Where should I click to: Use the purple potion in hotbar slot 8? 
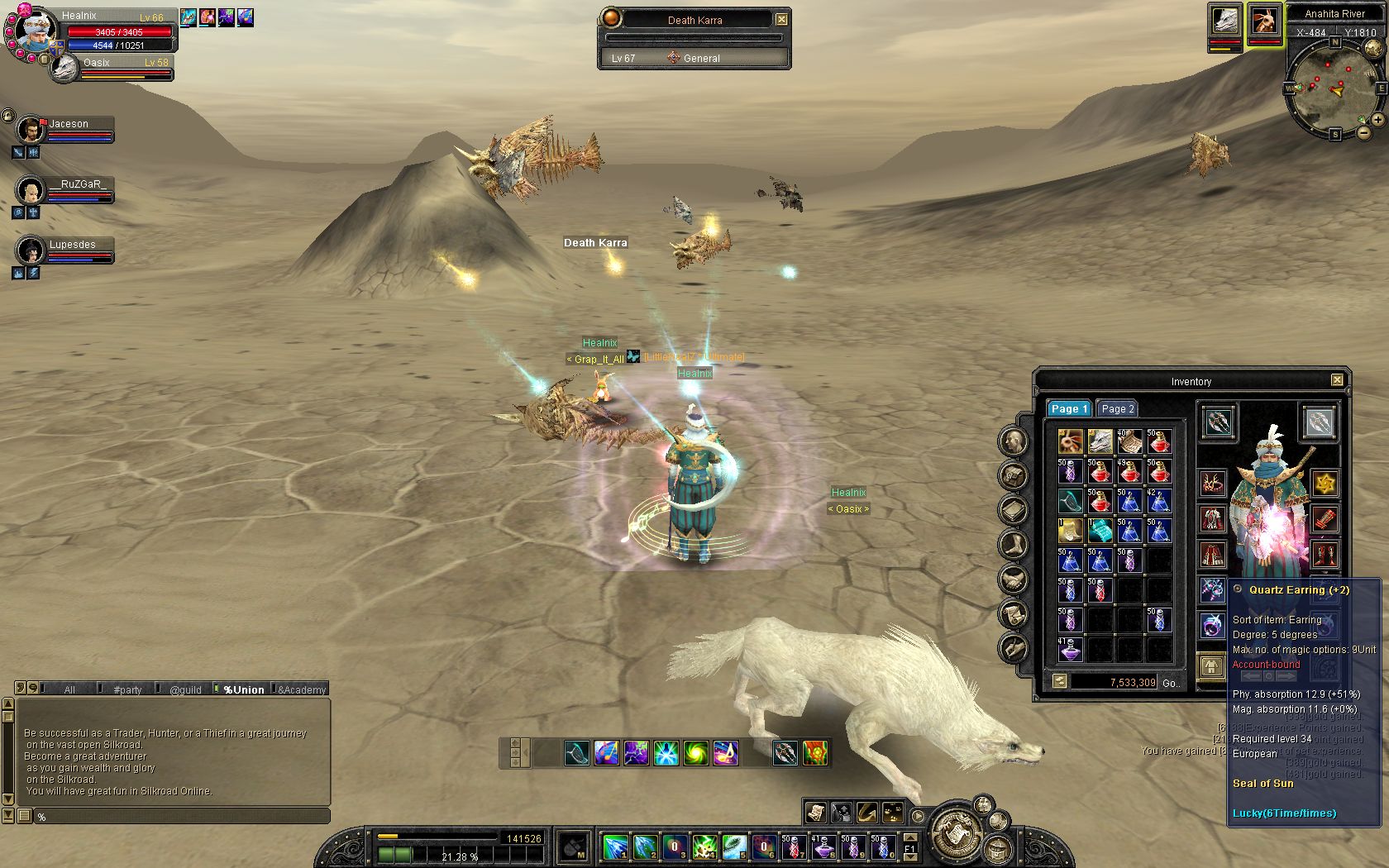click(x=823, y=847)
